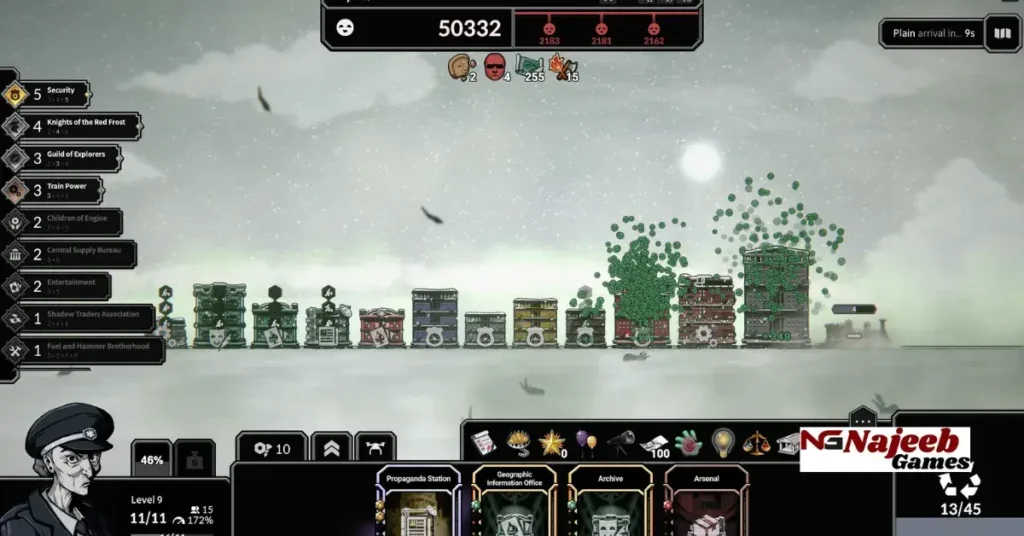Select the telescope relic icon
This screenshot has height=536, width=1024.
coord(620,440)
